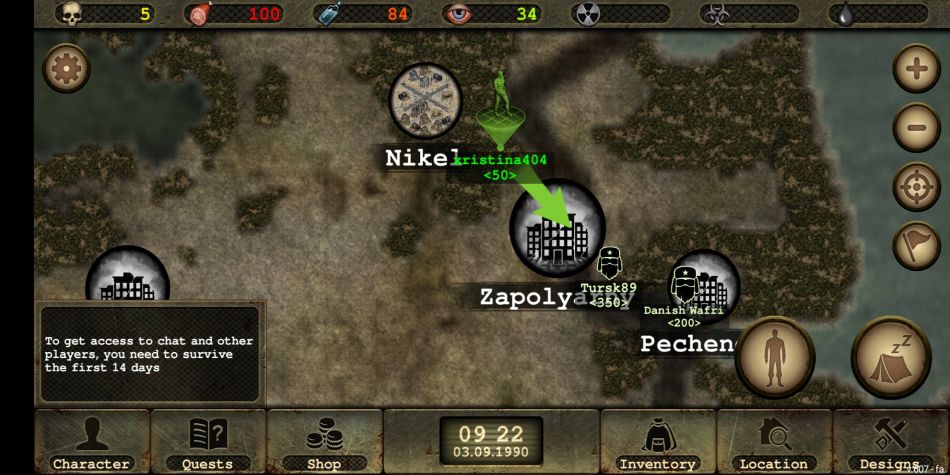Viewport: 950px width, 475px height.
Task: Select the Nikel town marker
Action: tap(425, 100)
